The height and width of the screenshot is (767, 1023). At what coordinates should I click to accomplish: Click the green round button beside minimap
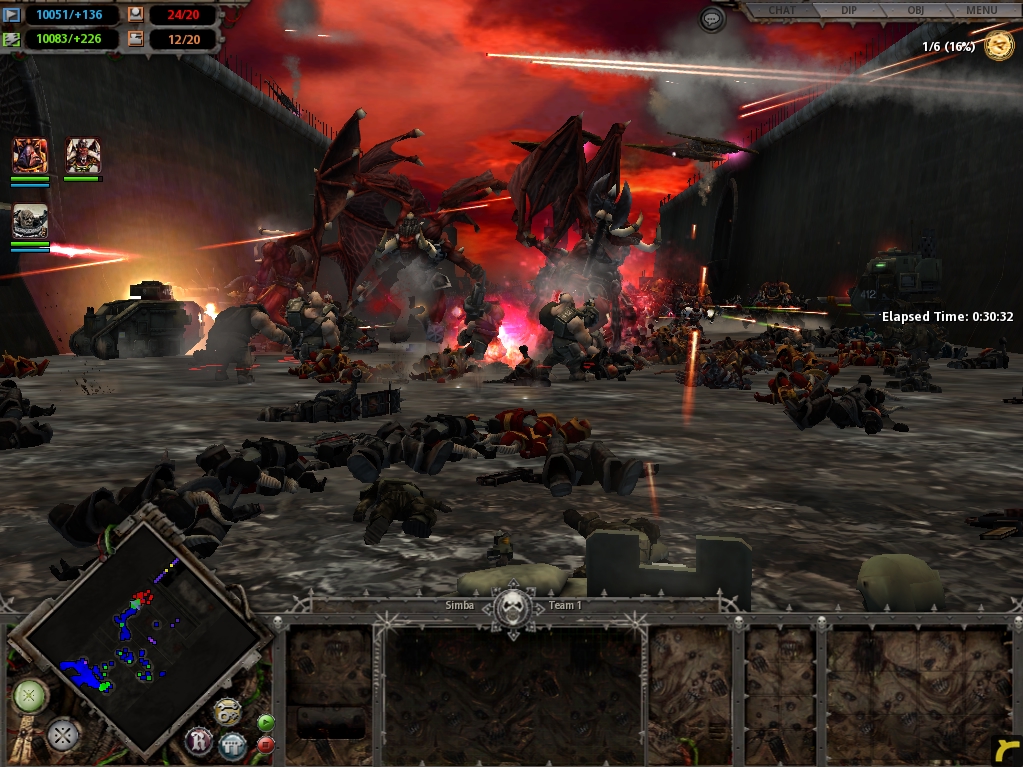coord(27,695)
